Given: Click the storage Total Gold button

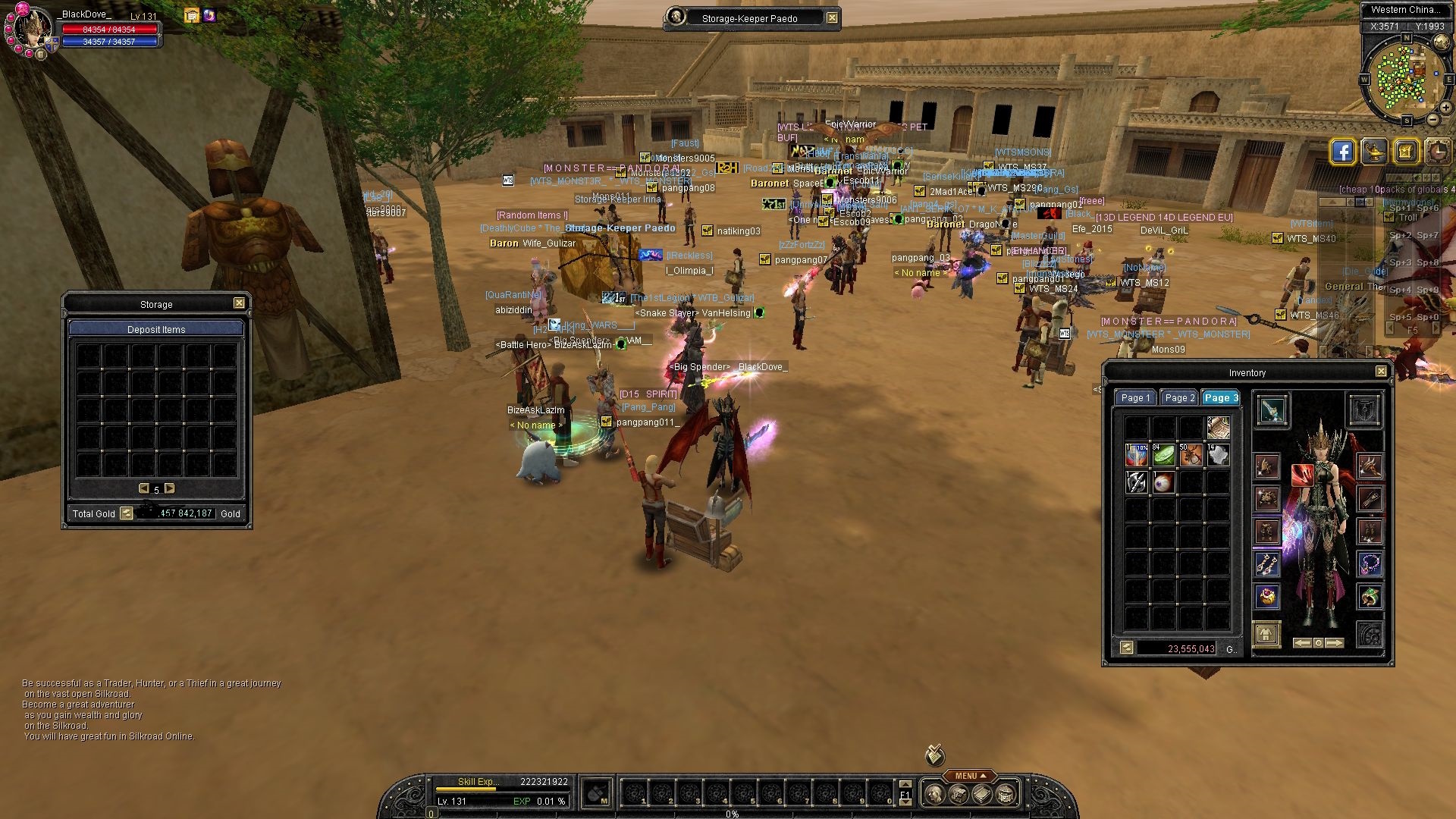Looking at the screenshot, I should pyautogui.click(x=127, y=513).
